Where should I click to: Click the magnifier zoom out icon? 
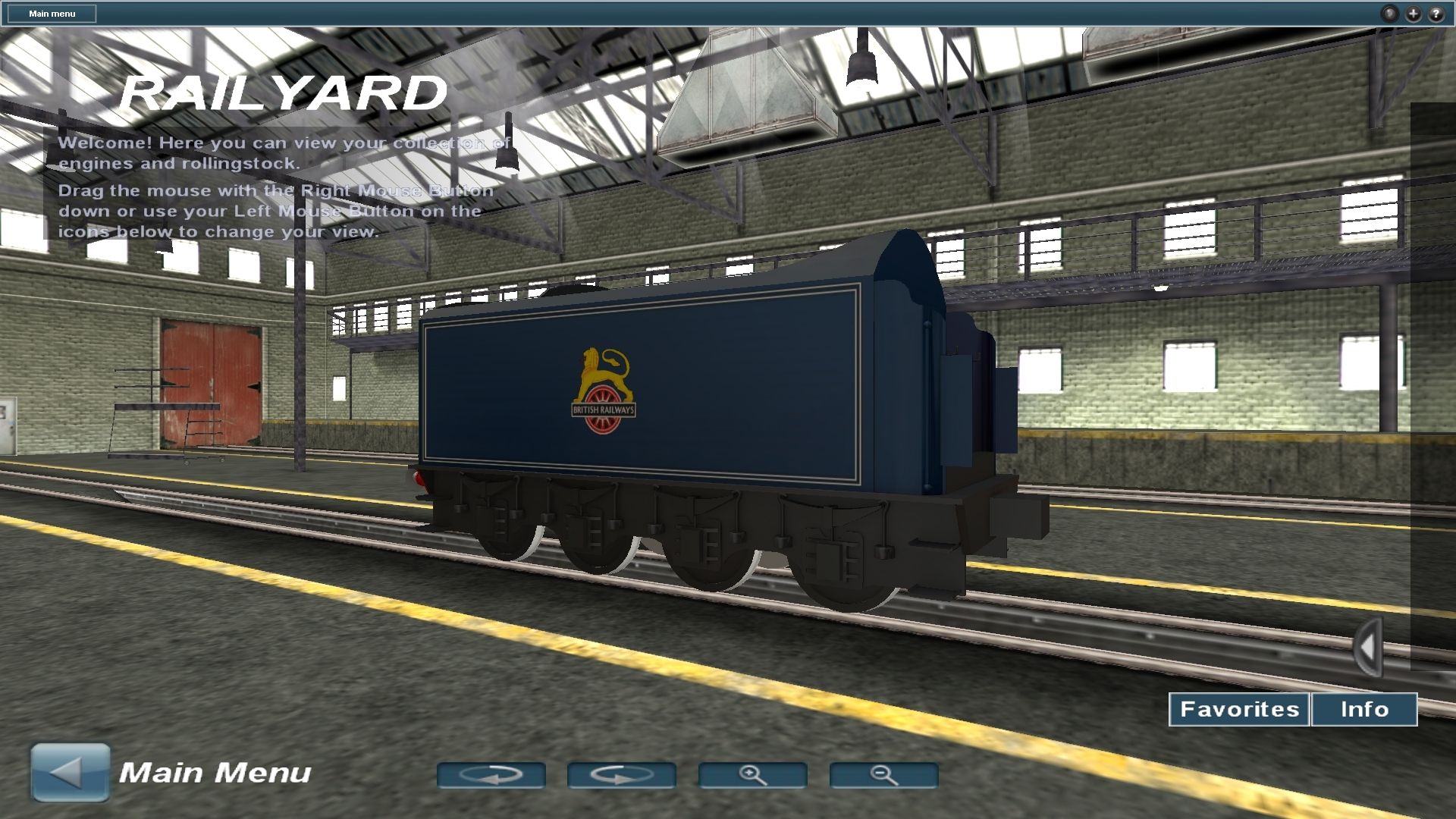pos(883,774)
